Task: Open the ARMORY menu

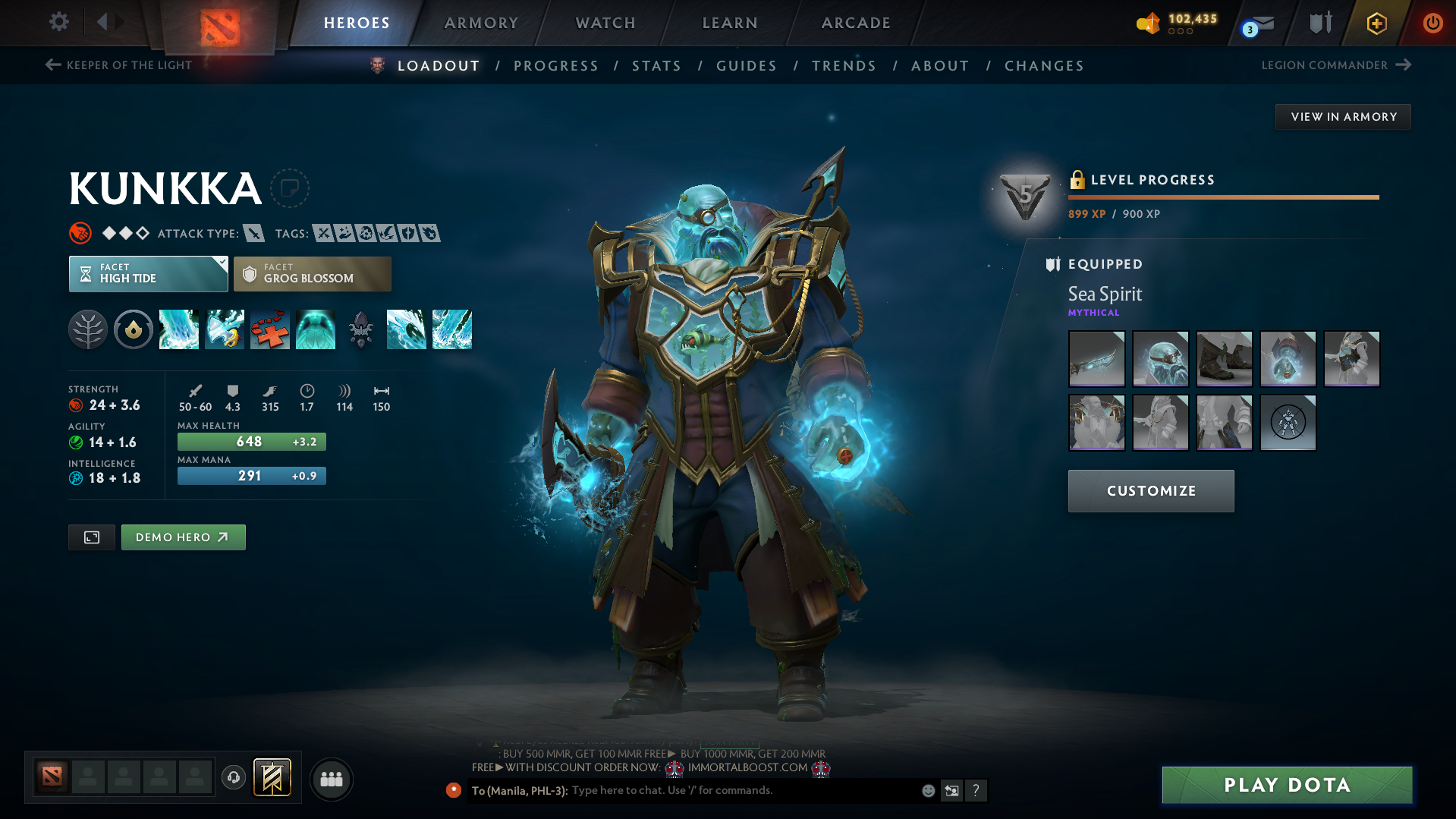Action: (x=481, y=23)
